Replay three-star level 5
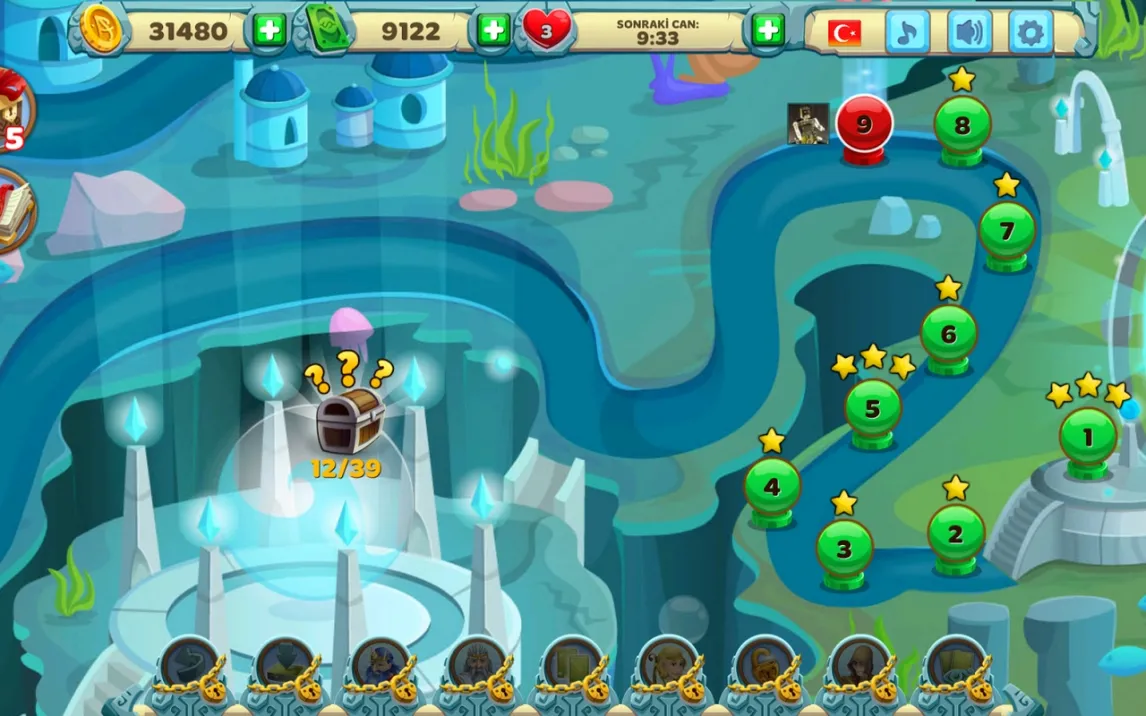The image size is (1146, 716). pyautogui.click(x=872, y=409)
